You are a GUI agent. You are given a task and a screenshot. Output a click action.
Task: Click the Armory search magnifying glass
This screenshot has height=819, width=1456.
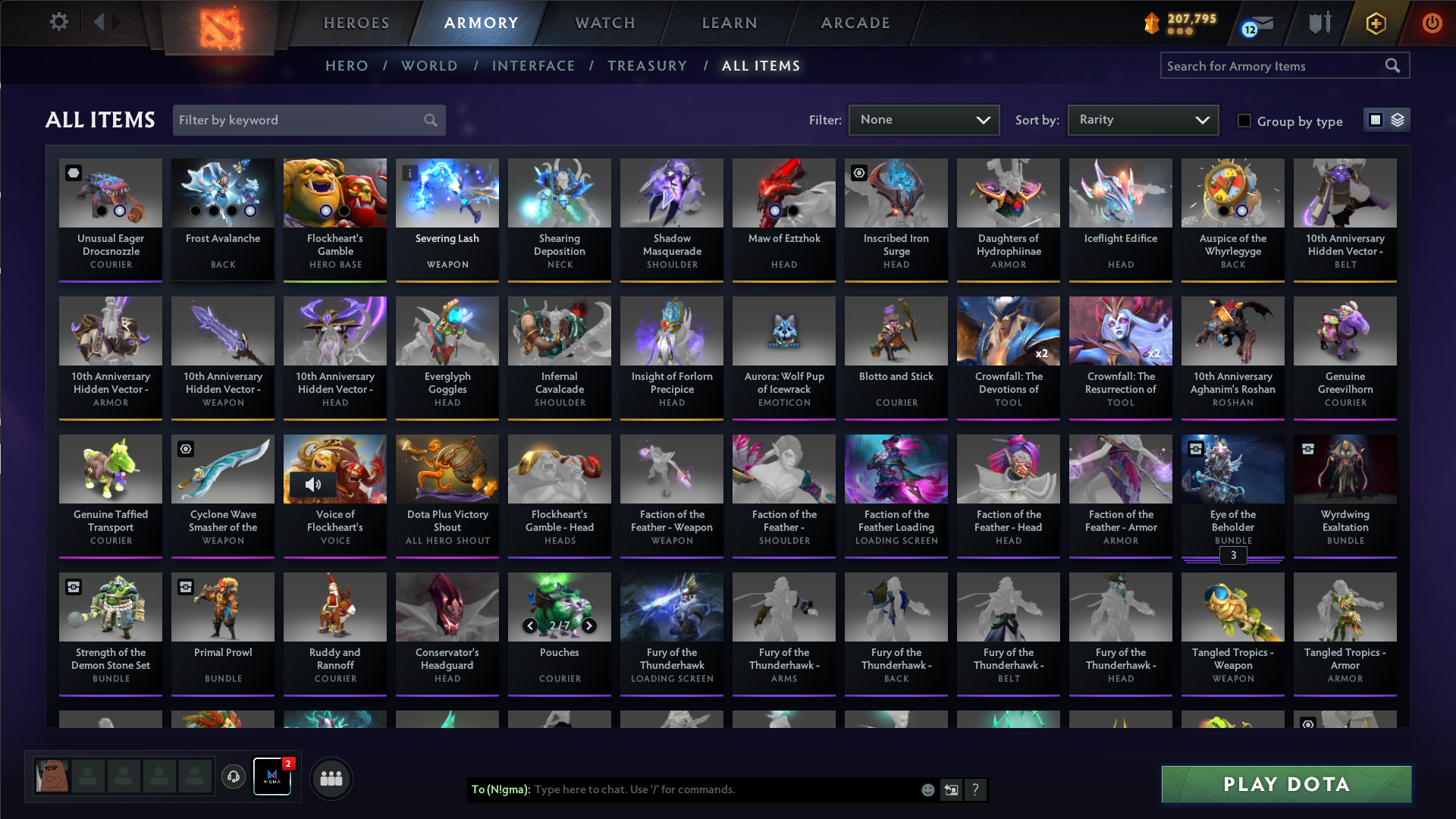pyautogui.click(x=1394, y=65)
